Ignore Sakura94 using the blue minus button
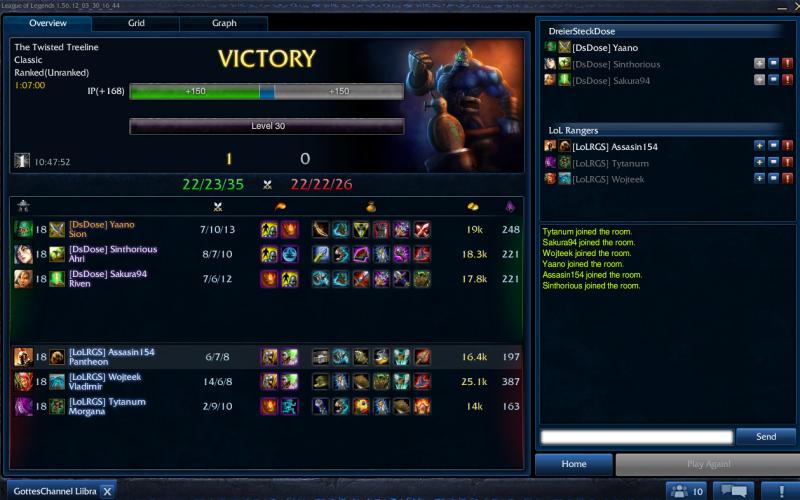 773,80
